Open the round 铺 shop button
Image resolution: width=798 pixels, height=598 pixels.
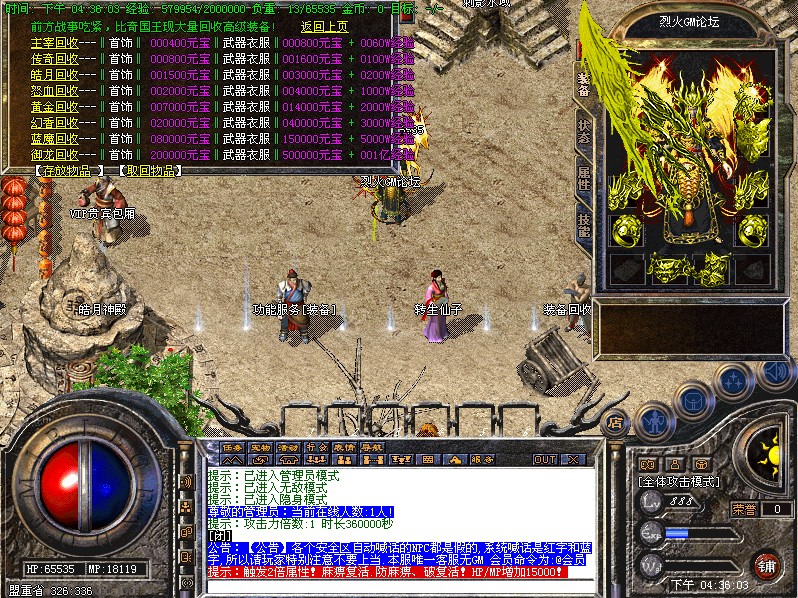click(x=767, y=565)
